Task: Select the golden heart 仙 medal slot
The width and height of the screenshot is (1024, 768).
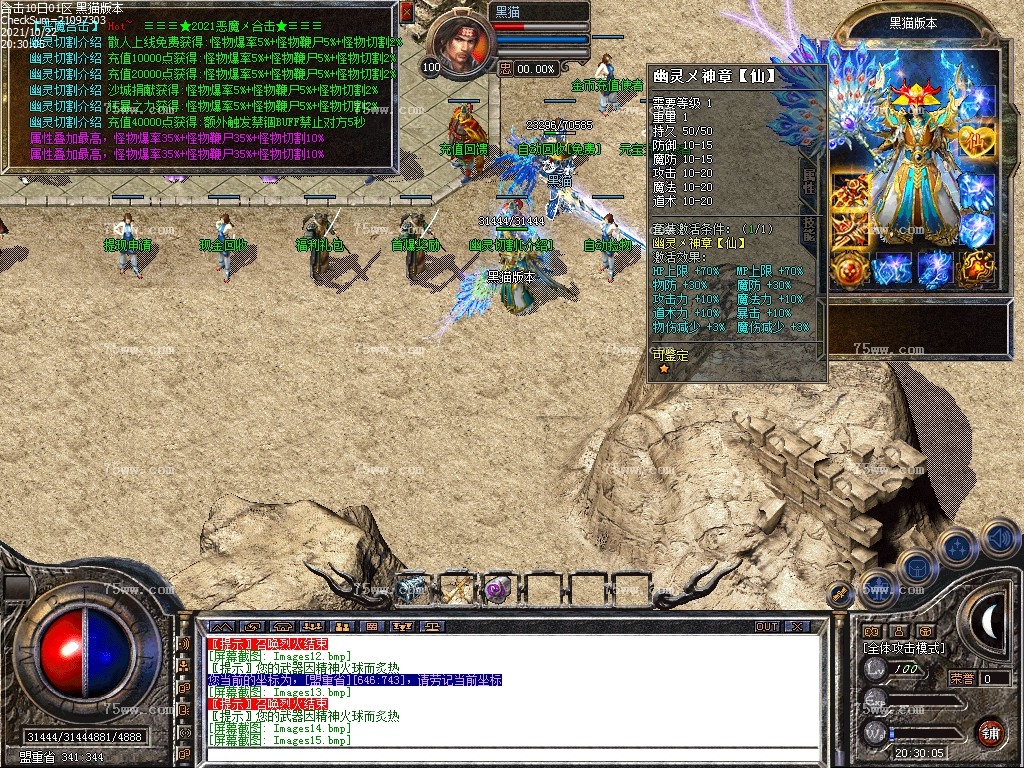Action: pyautogui.click(x=977, y=140)
